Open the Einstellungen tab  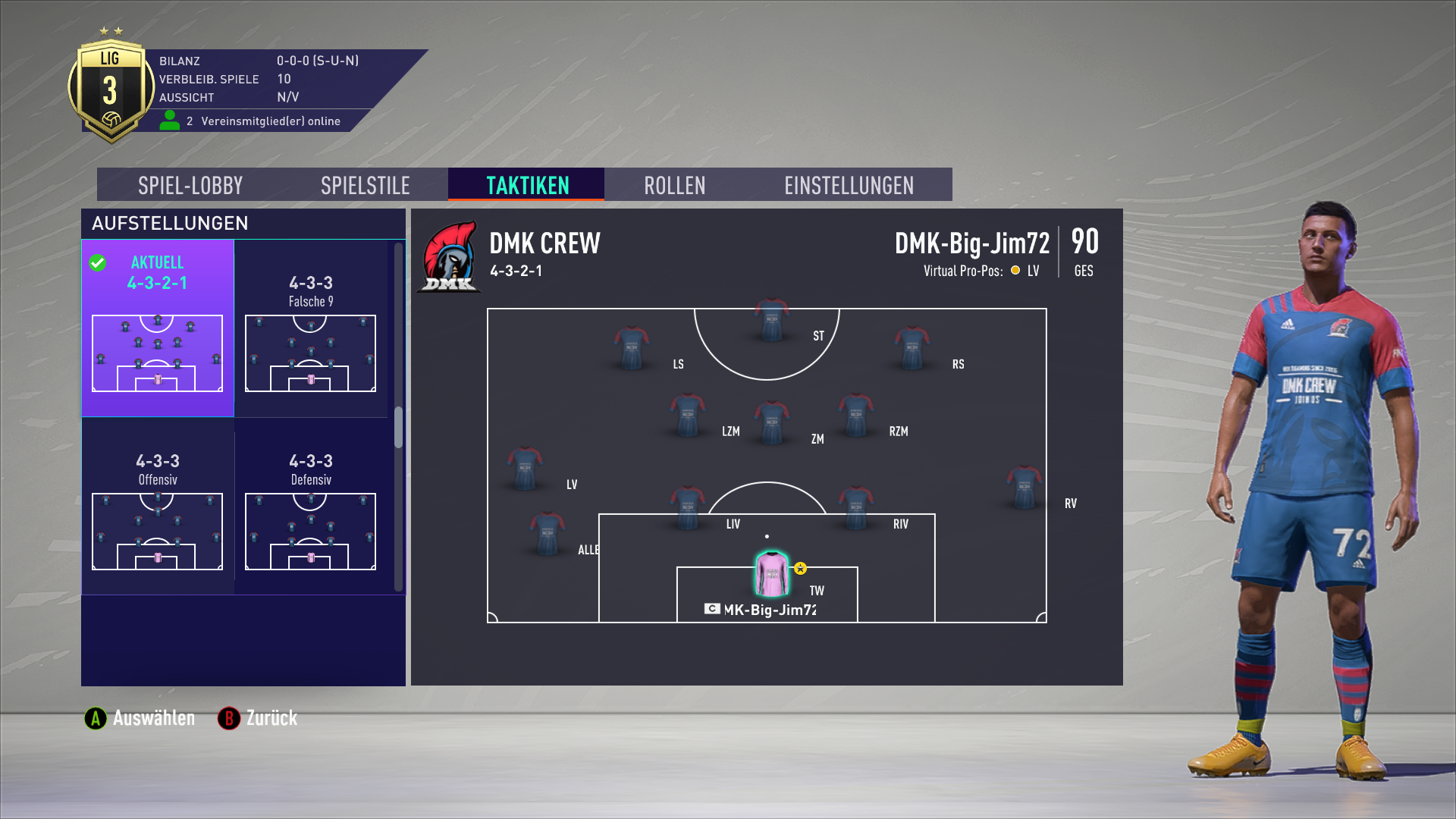(x=849, y=185)
